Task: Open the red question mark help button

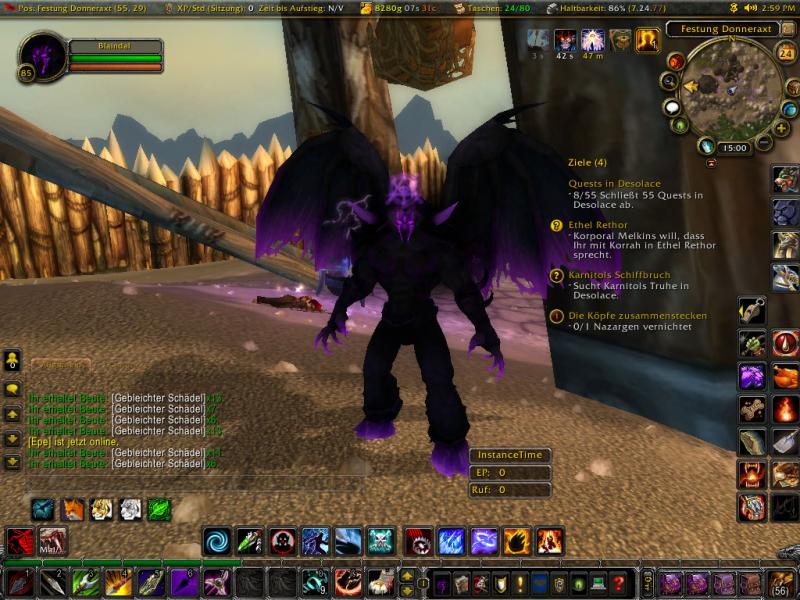Action: point(619,583)
